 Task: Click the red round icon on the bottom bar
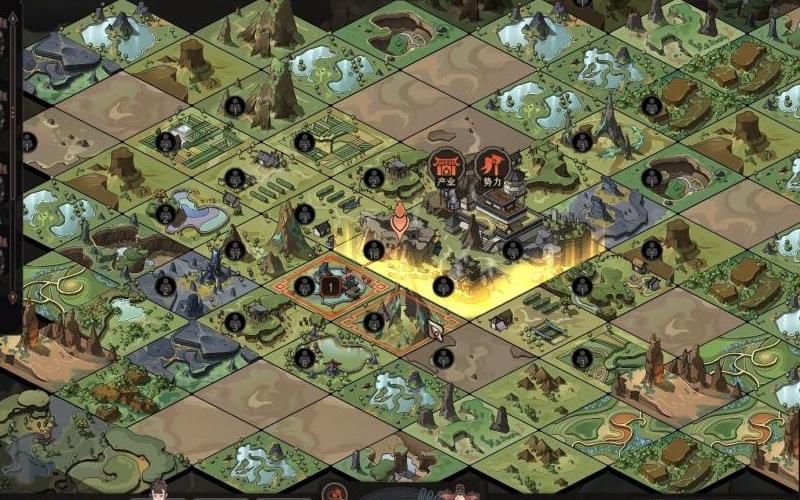pyautogui.click(x=334, y=493)
